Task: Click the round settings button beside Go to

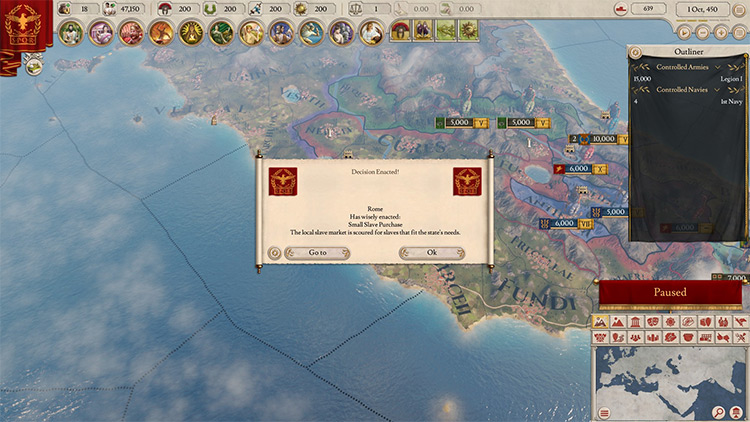Action: (275, 253)
